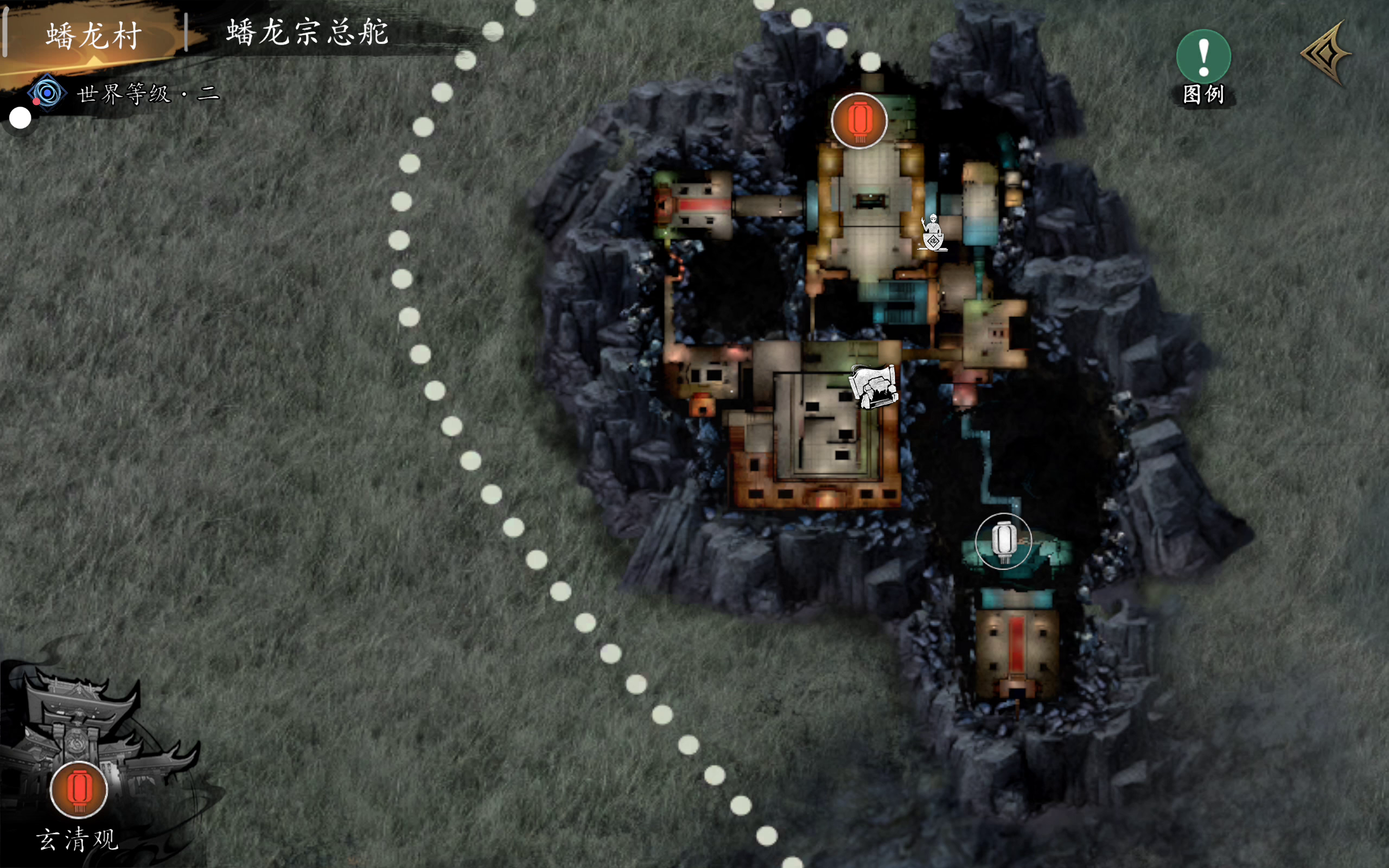Select the seated figure NPC marker
The image size is (1389, 868).
tap(933, 233)
